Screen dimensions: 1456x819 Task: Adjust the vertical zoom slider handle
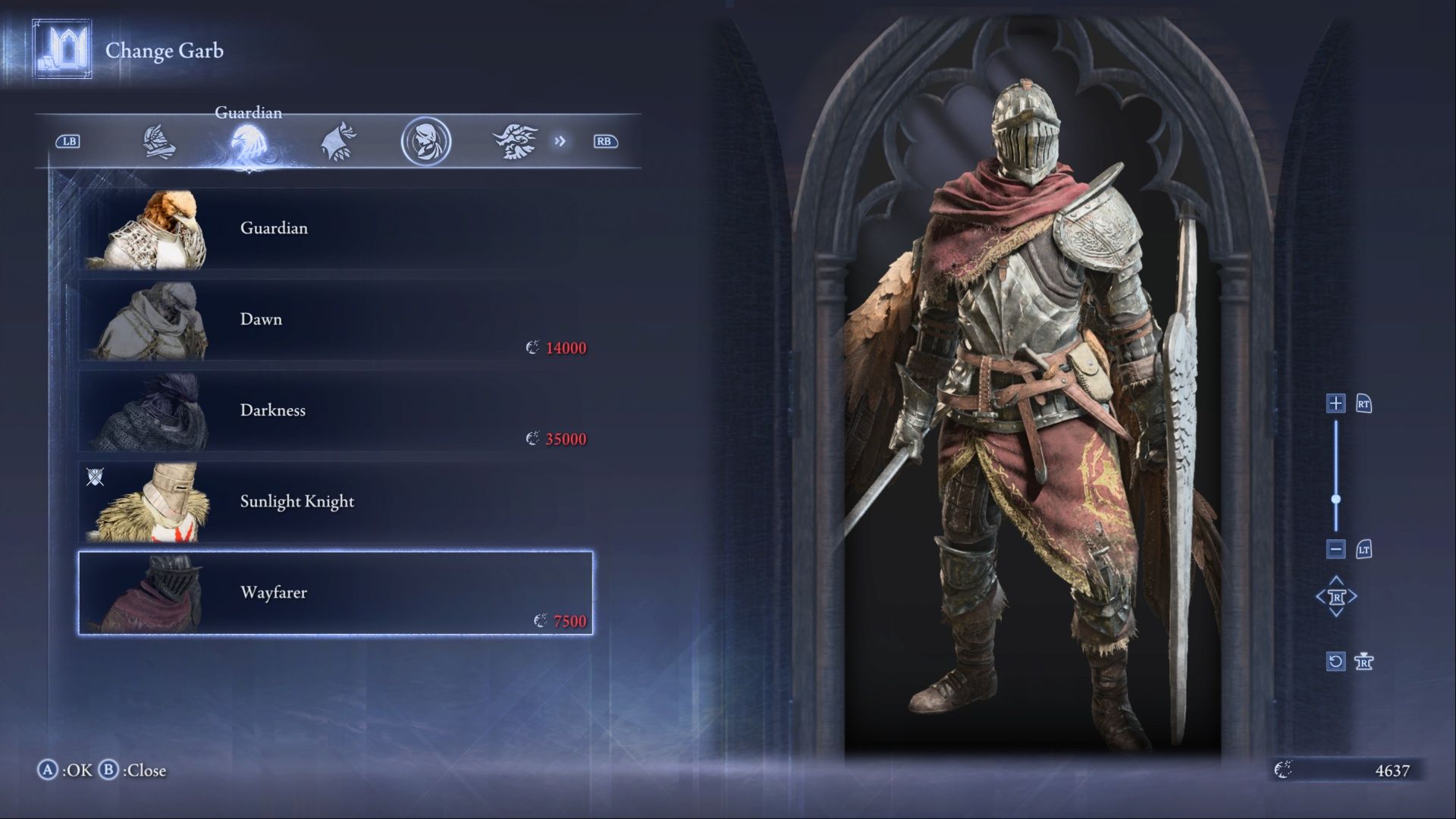tap(1335, 499)
